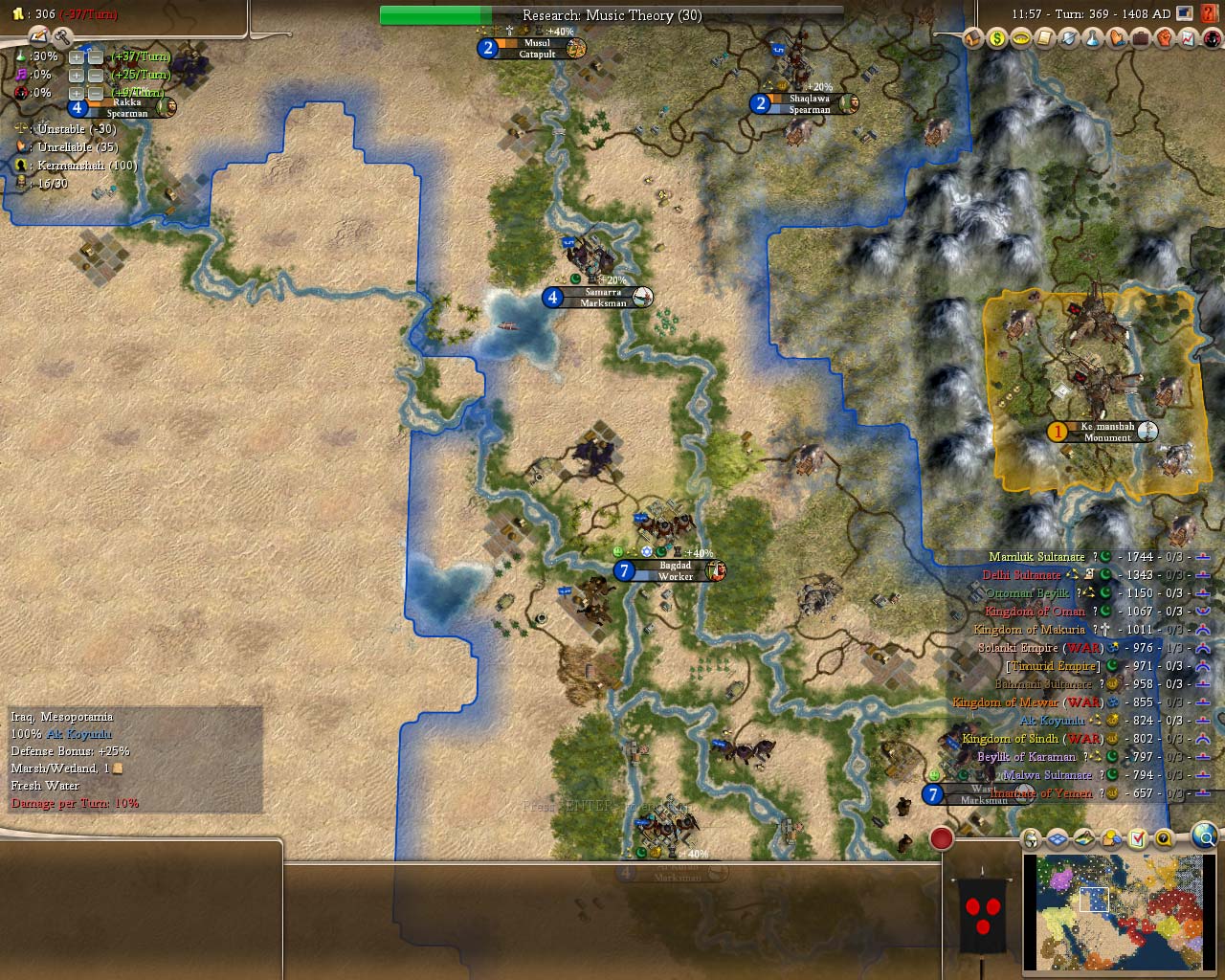Open the Foreign Advisor hand icon

pyautogui.click(x=1116, y=38)
